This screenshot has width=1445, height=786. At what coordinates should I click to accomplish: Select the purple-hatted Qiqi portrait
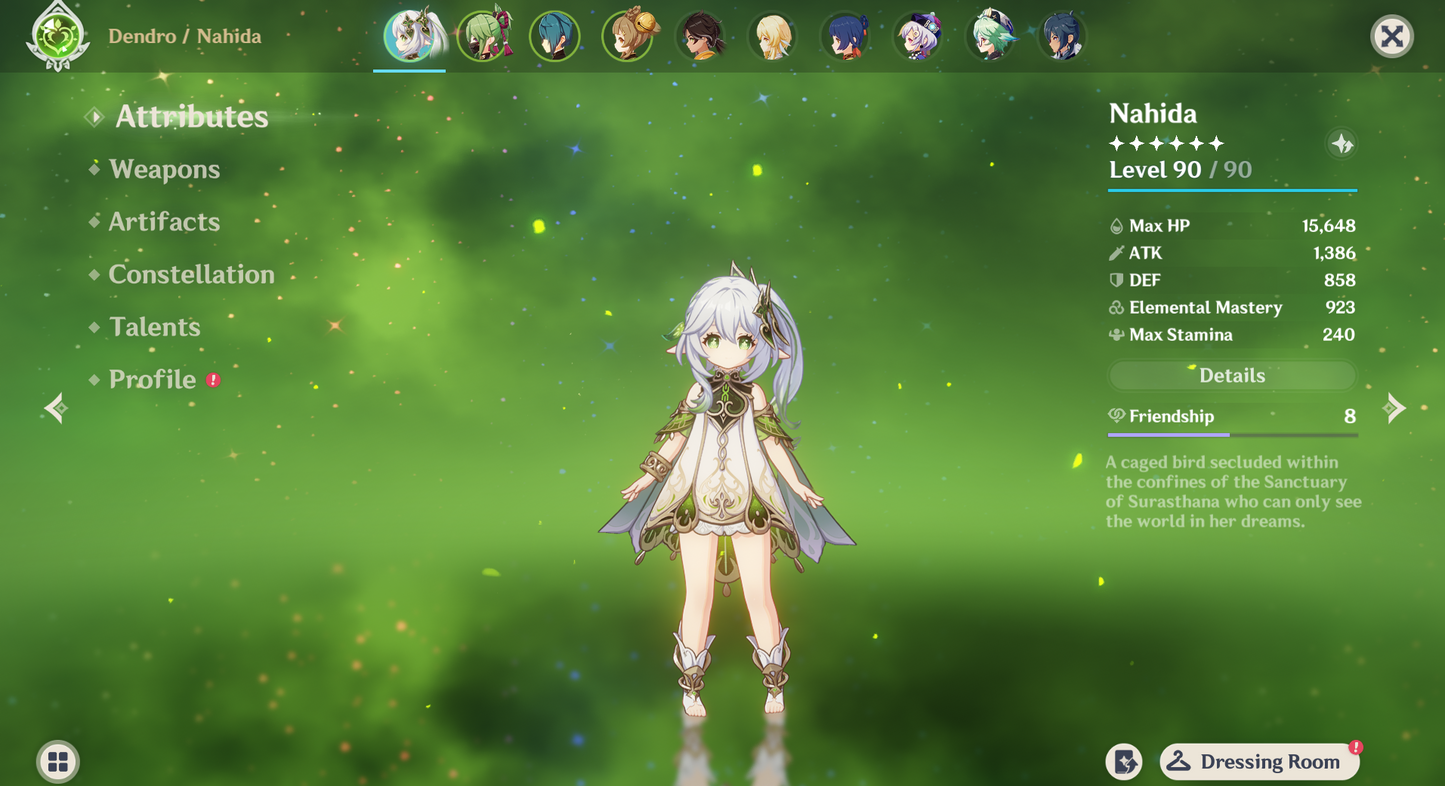coord(917,37)
